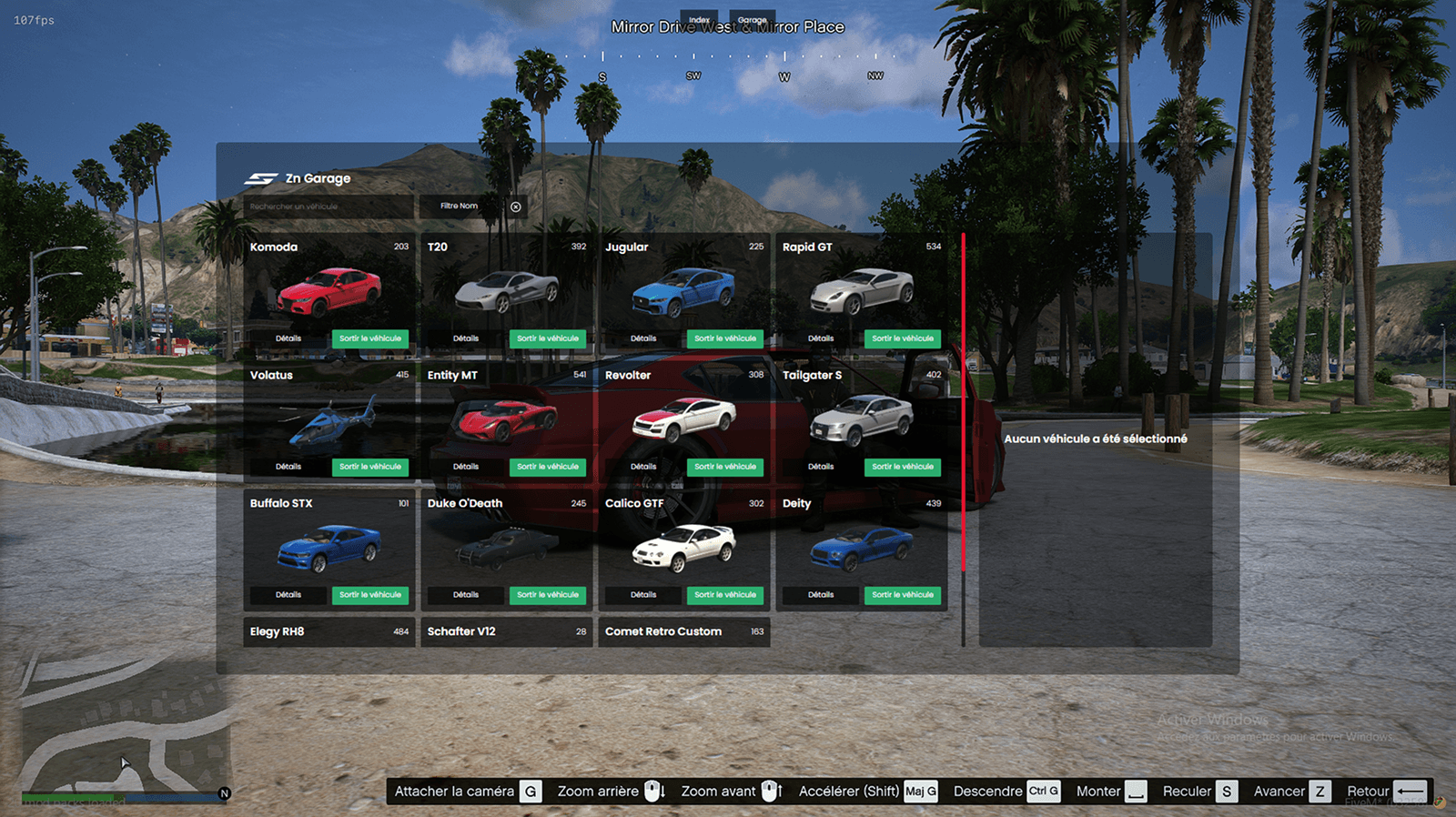Click the Buffalo STX vehicle thumbnail

(328, 546)
